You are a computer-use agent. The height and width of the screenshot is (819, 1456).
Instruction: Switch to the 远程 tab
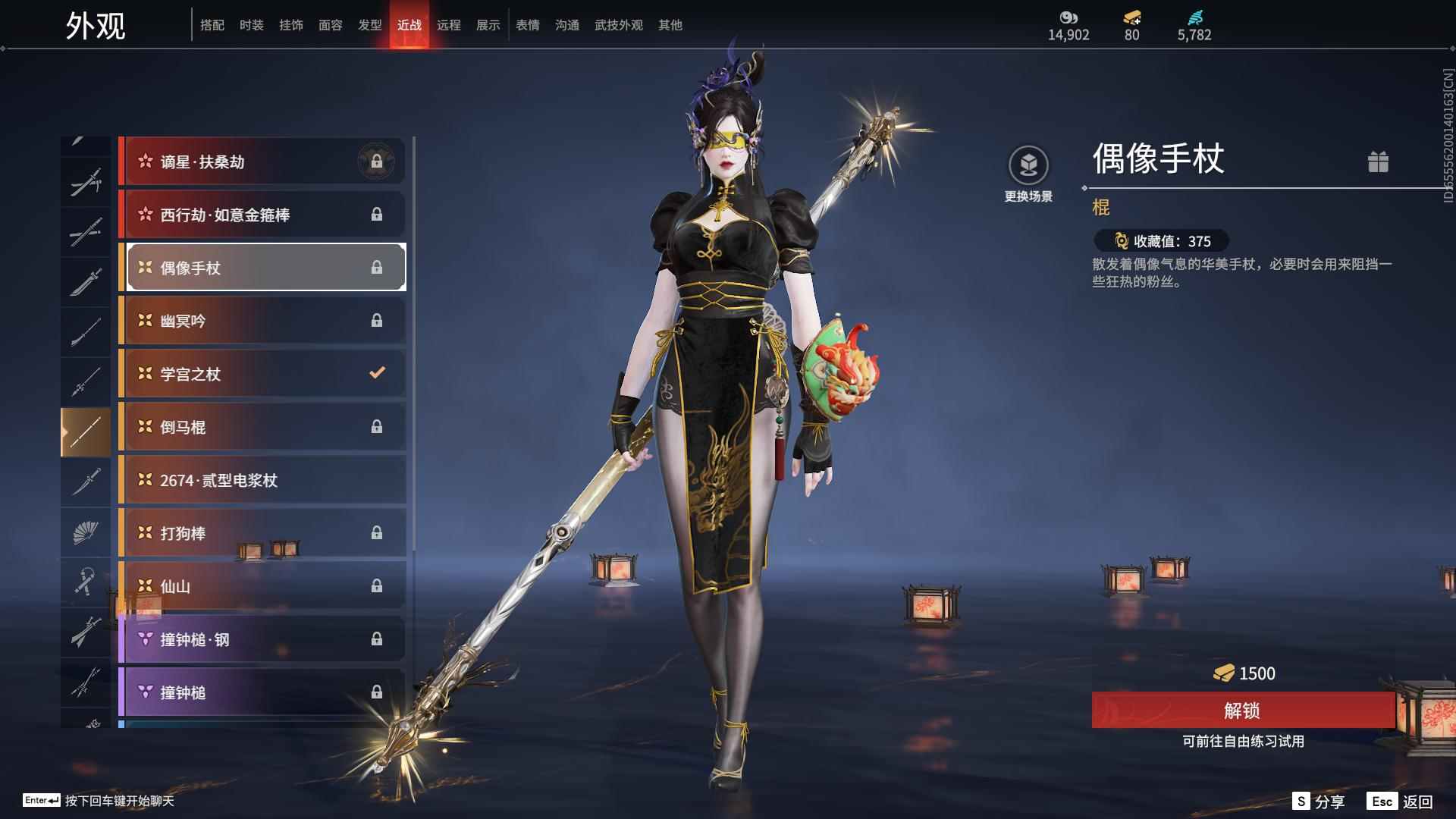pos(450,25)
